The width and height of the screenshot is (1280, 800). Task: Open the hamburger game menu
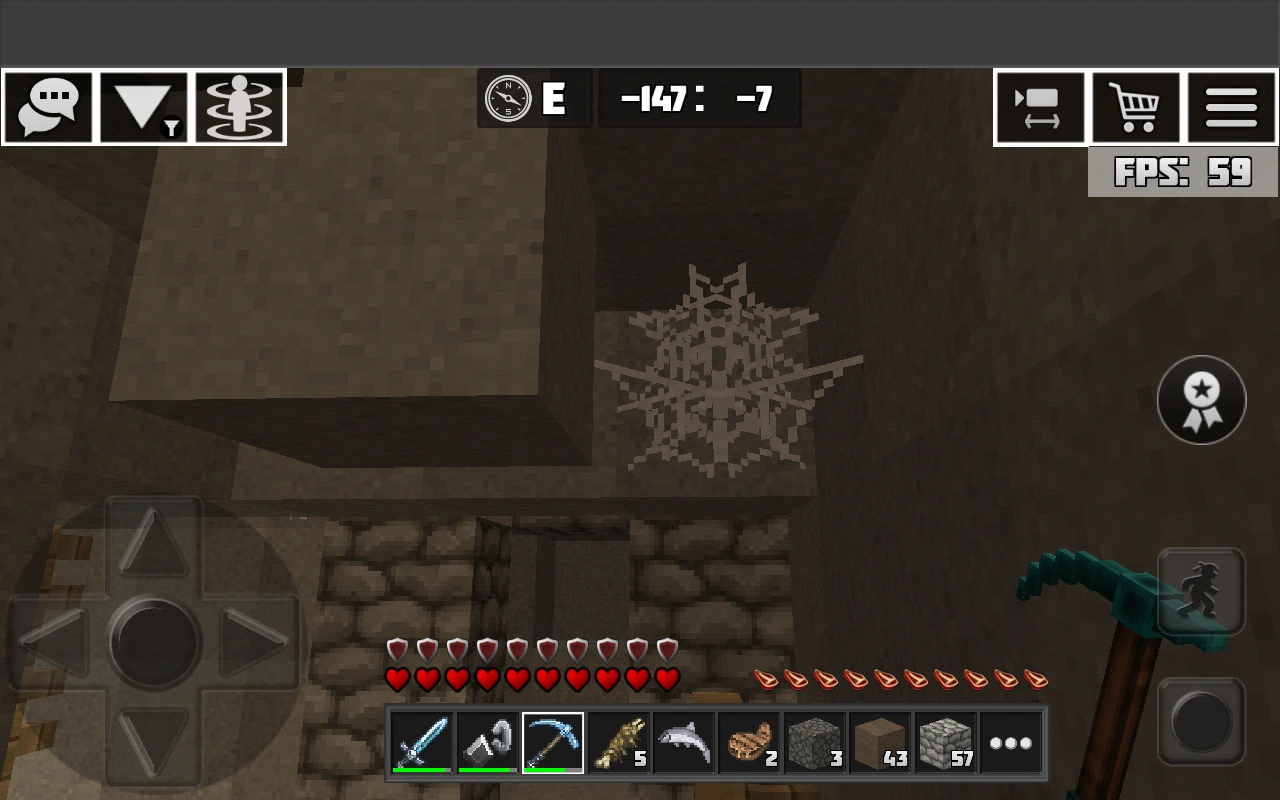coord(1232,106)
